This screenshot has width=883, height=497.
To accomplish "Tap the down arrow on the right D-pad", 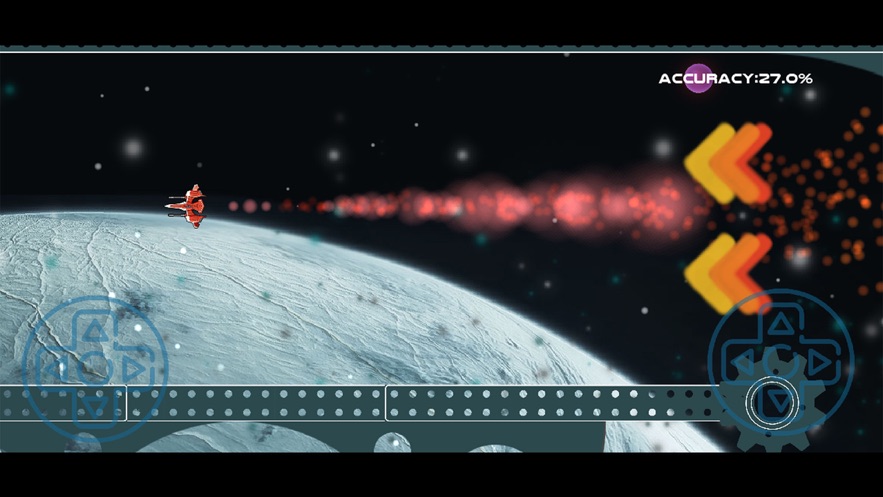I will (x=778, y=401).
